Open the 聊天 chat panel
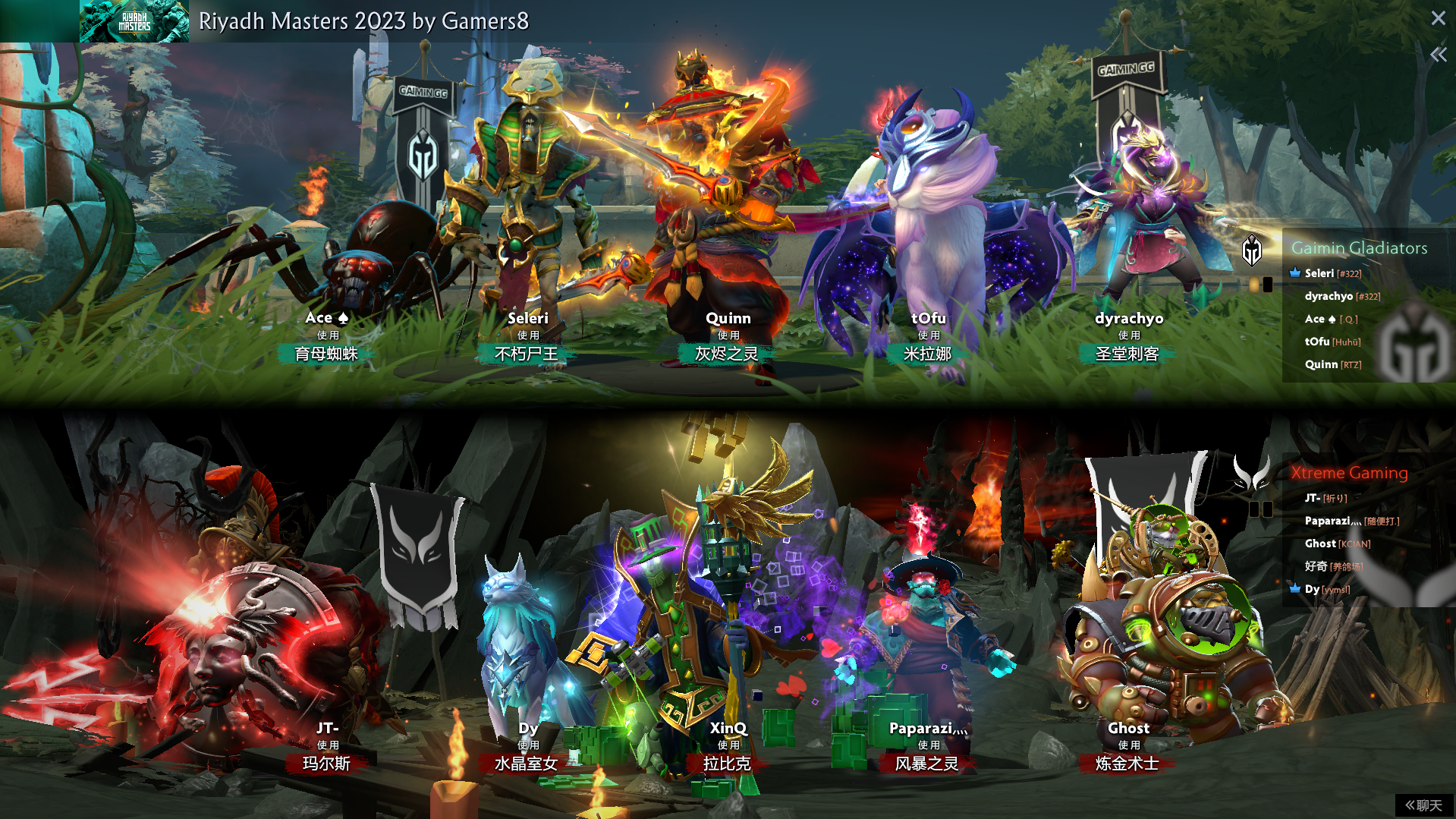Screen dimensions: 1456x819 [x=1423, y=805]
